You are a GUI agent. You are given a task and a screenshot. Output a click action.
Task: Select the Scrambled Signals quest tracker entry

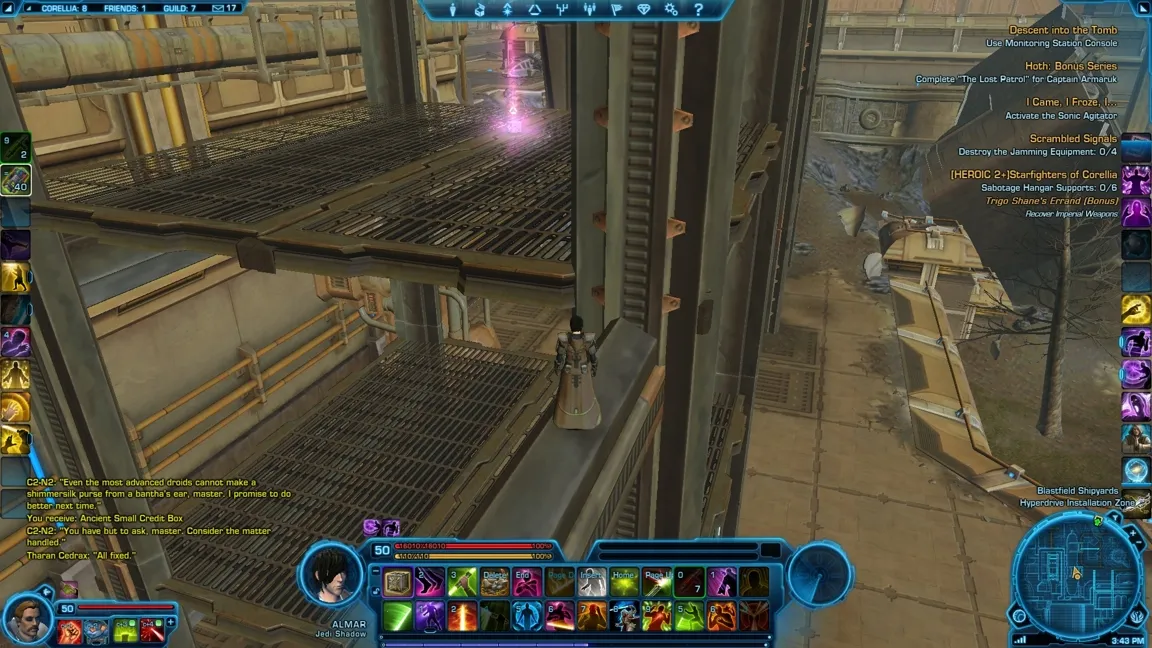(x=1073, y=139)
